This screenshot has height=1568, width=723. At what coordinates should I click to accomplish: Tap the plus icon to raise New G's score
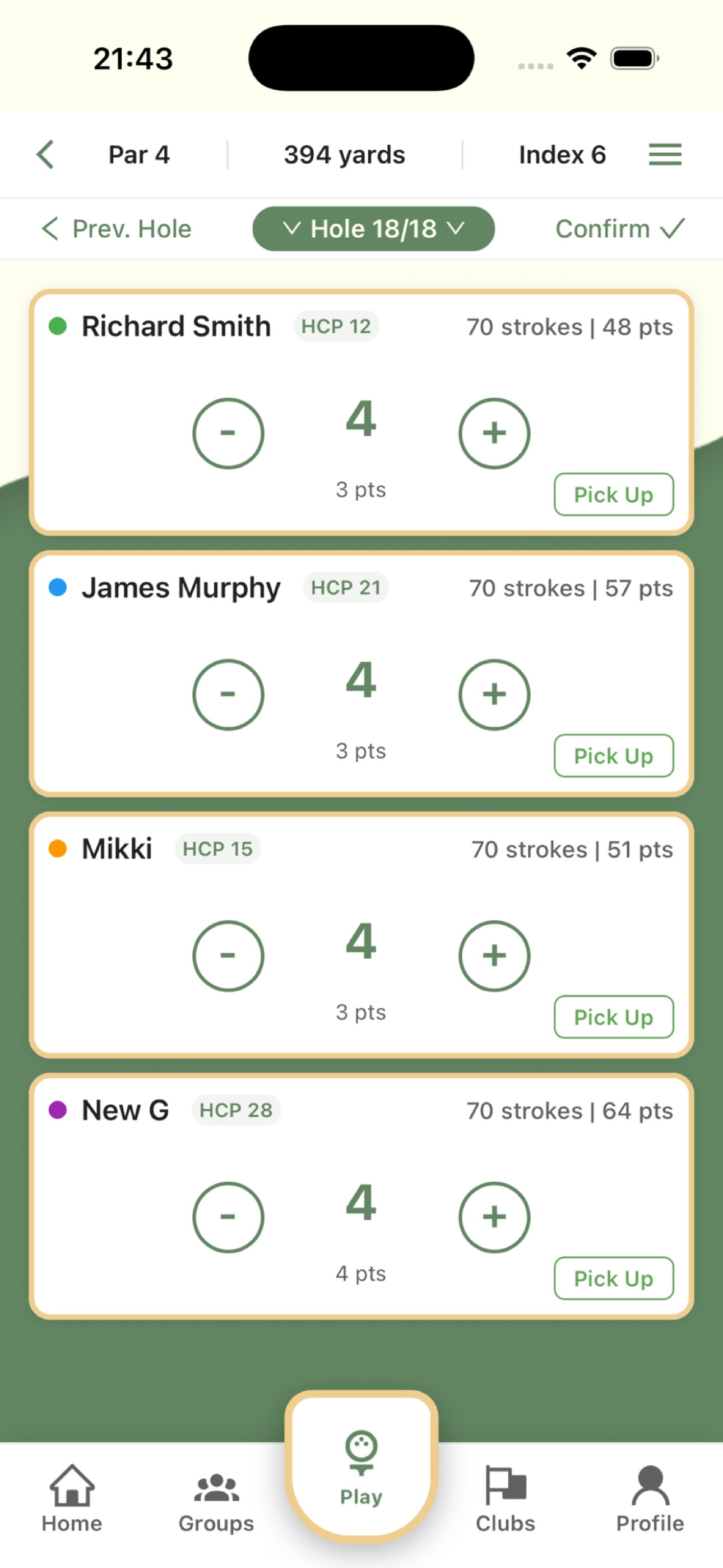click(x=494, y=1217)
